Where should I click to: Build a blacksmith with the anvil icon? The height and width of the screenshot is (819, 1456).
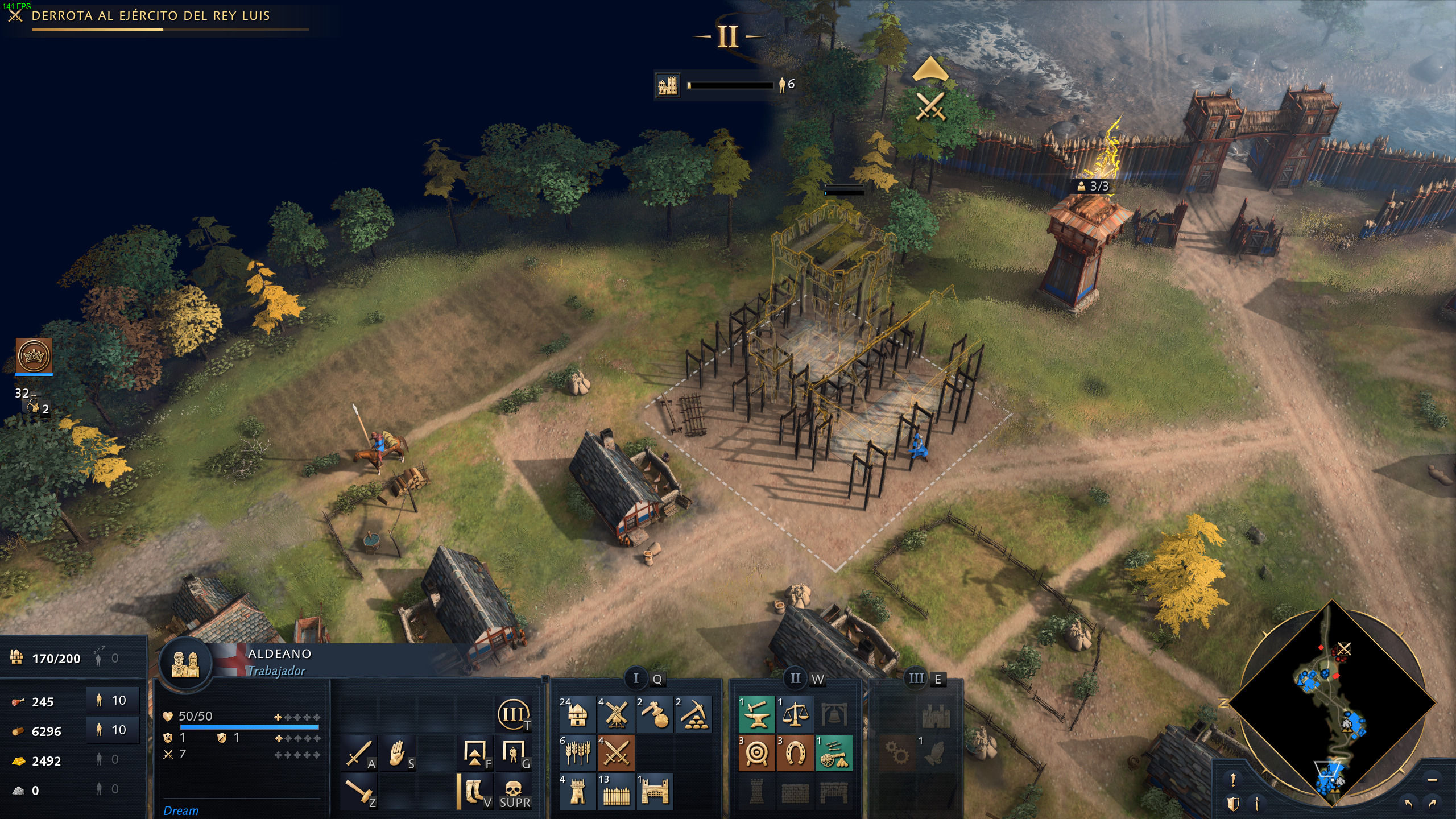[x=756, y=714]
